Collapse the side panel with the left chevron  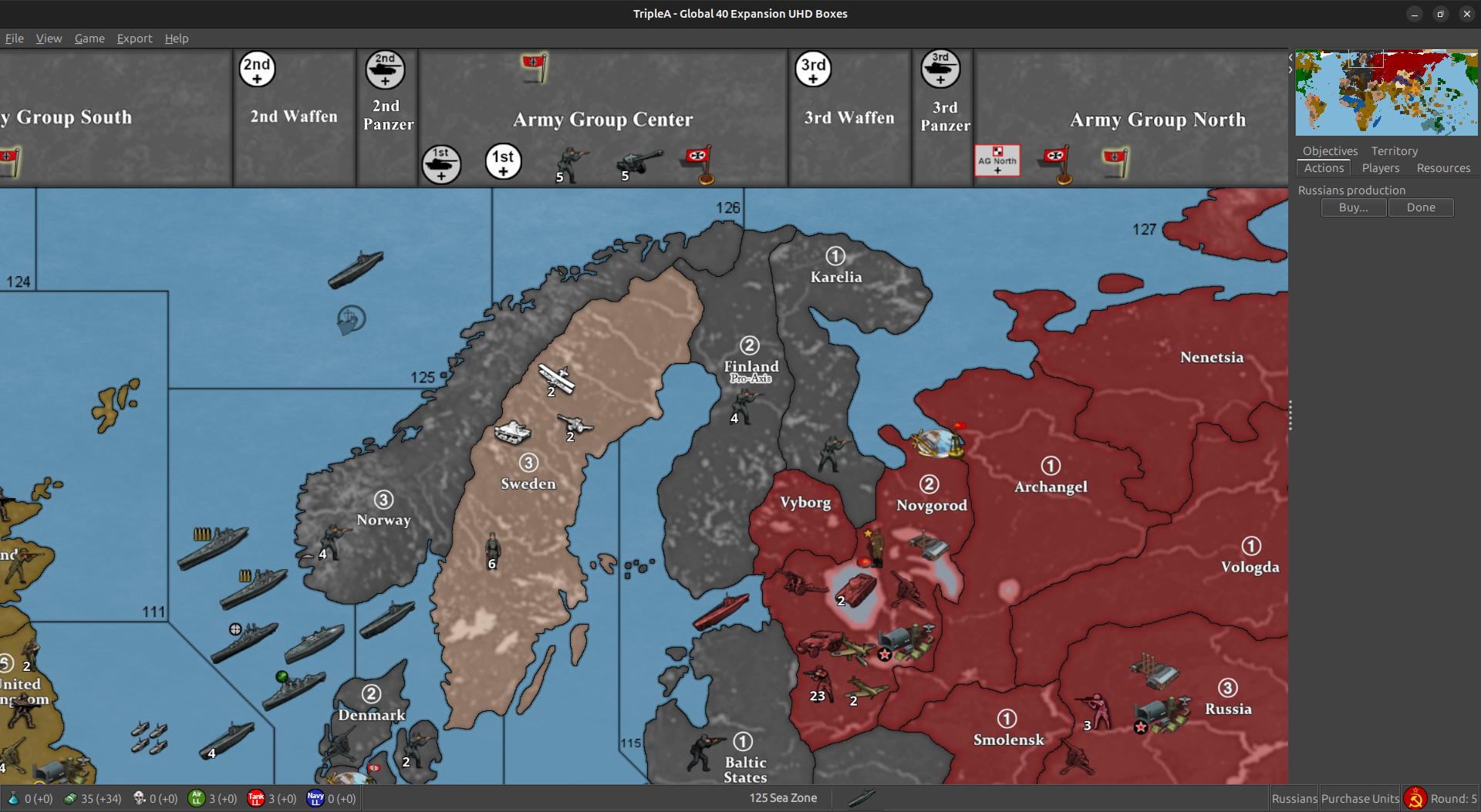click(1290, 56)
